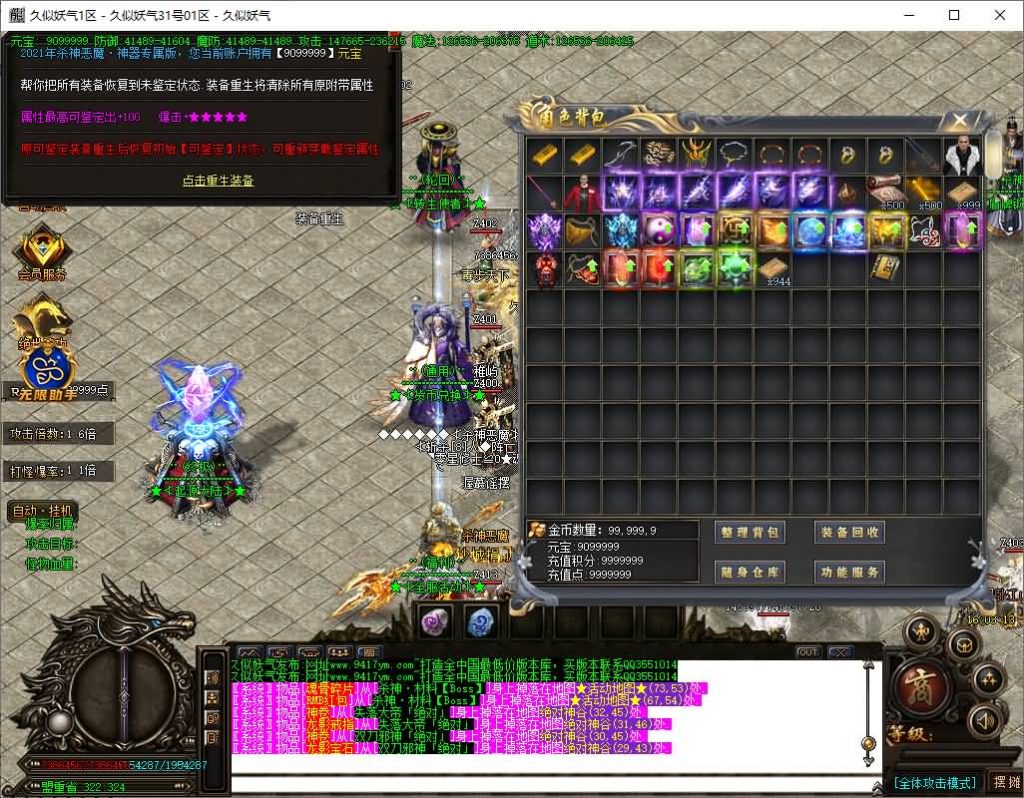Open the 摆摊 stall button
Image resolution: width=1024 pixels, height=798 pixels.
point(1003,782)
